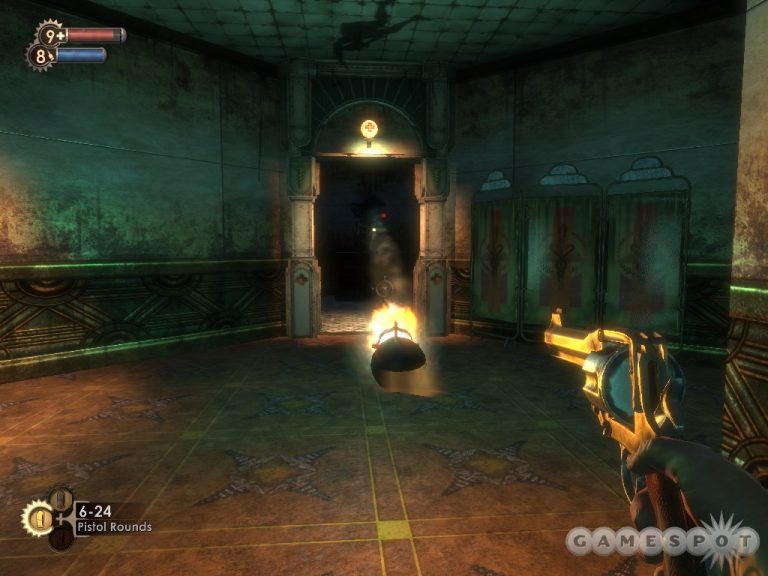This screenshot has height=576, width=768.
Task: Switch to the dark bottom ammo slot
Action: 60,538
